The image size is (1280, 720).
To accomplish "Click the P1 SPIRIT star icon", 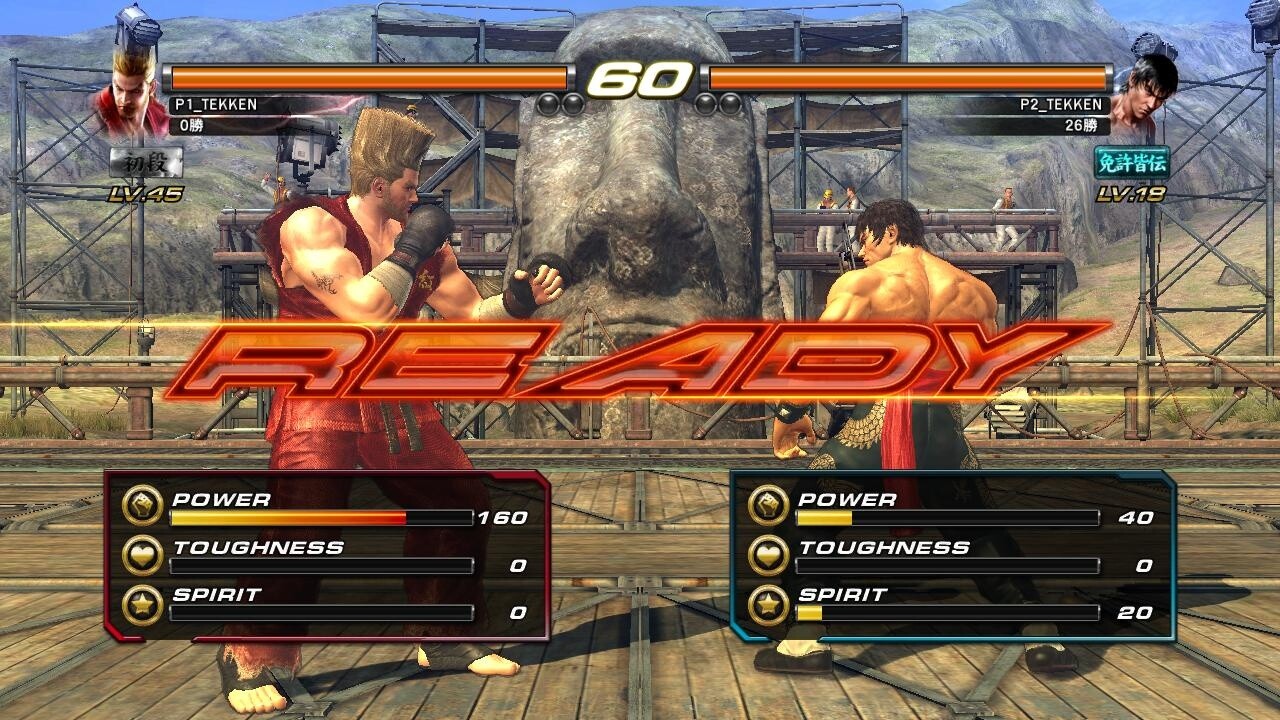I will pyautogui.click(x=146, y=604).
